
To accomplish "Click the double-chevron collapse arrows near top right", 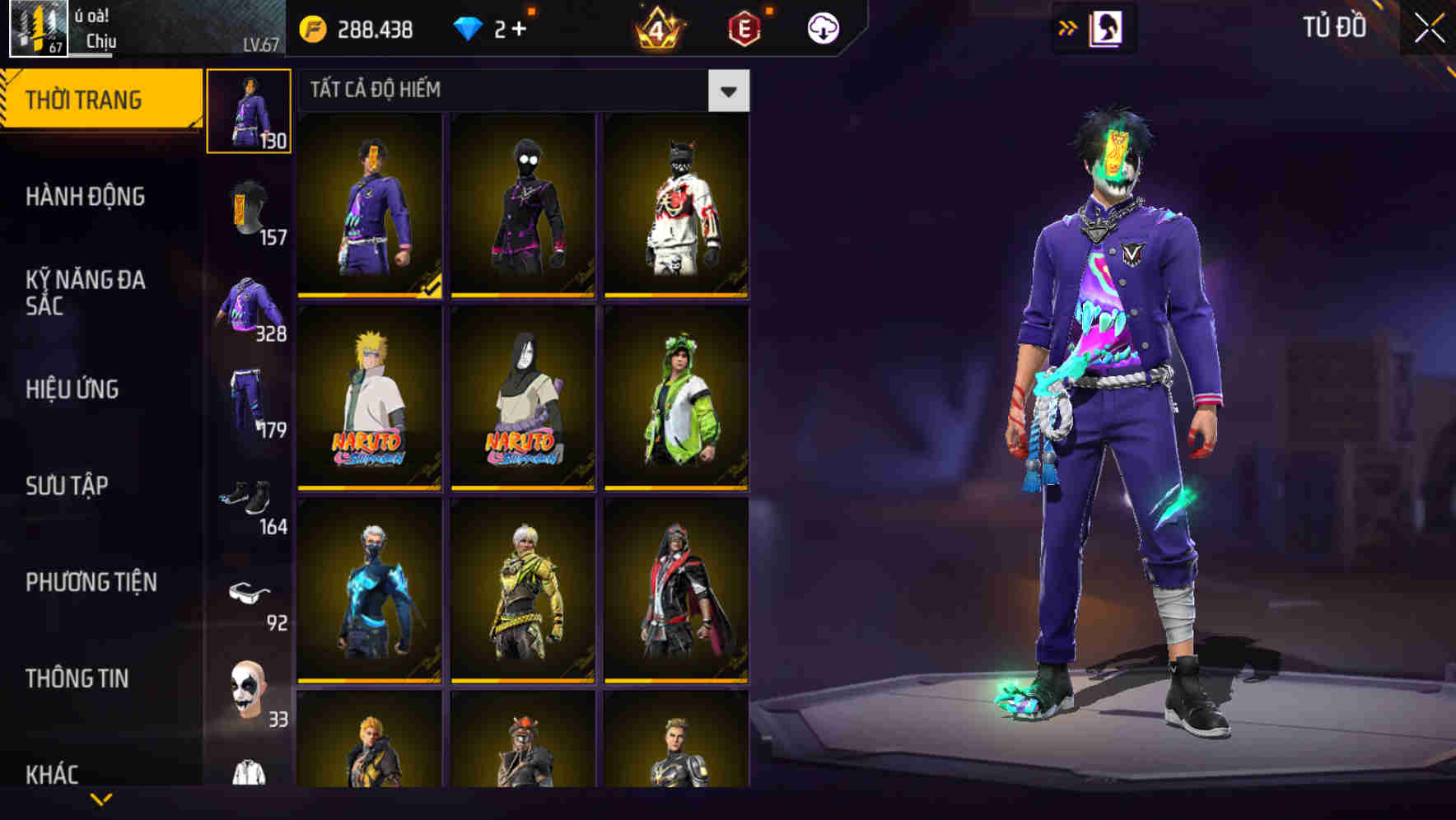I will pos(1069,26).
